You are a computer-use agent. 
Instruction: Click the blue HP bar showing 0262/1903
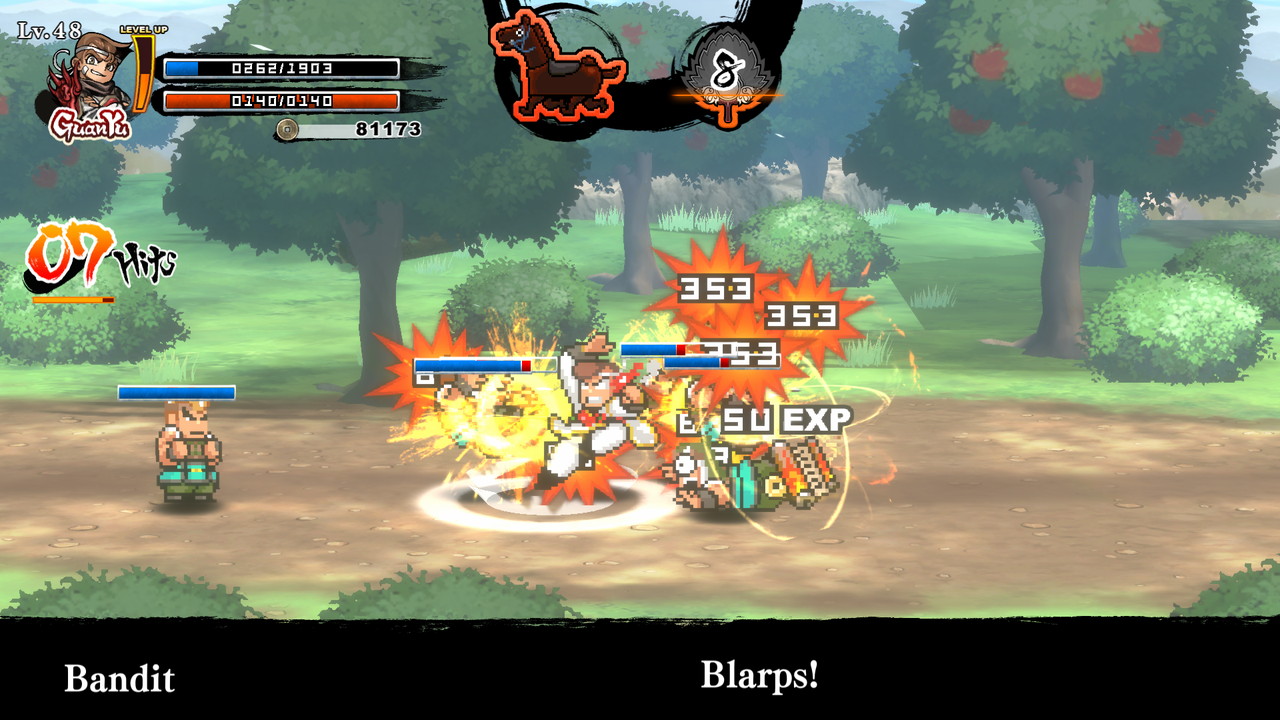tap(280, 66)
